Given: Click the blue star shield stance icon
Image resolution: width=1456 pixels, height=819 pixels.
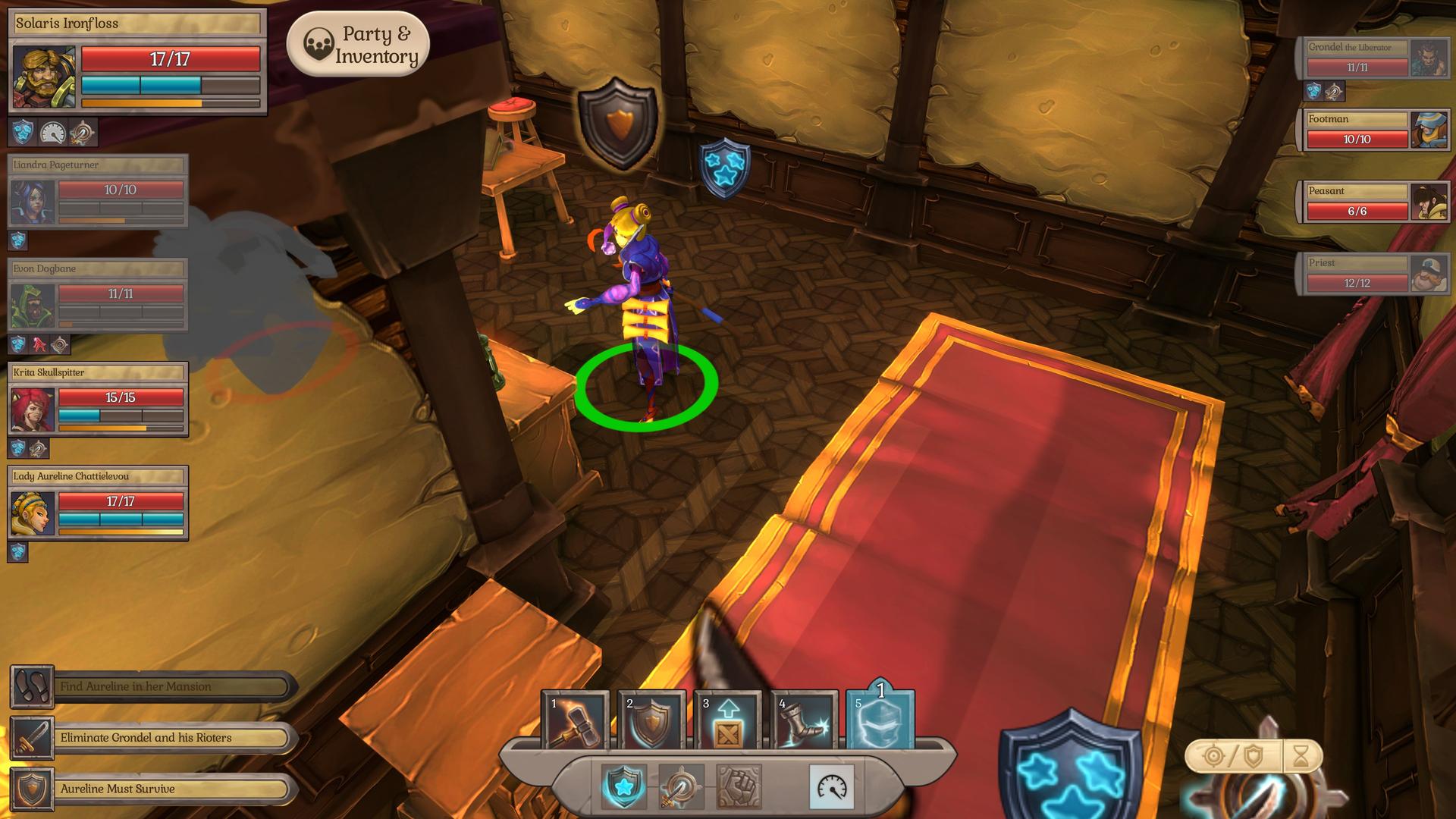Looking at the screenshot, I should 623,786.
